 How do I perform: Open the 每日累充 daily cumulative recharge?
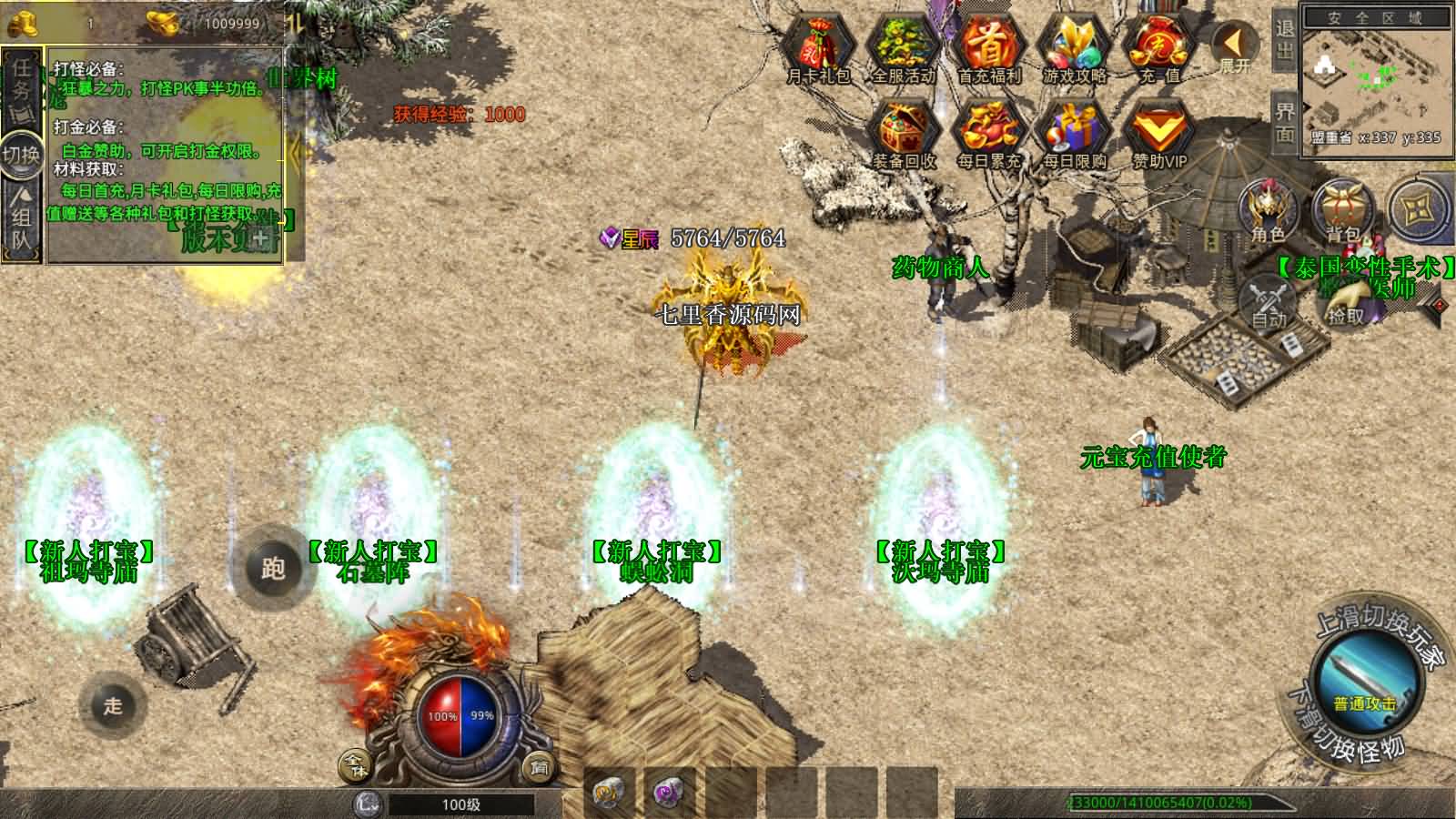[989, 133]
